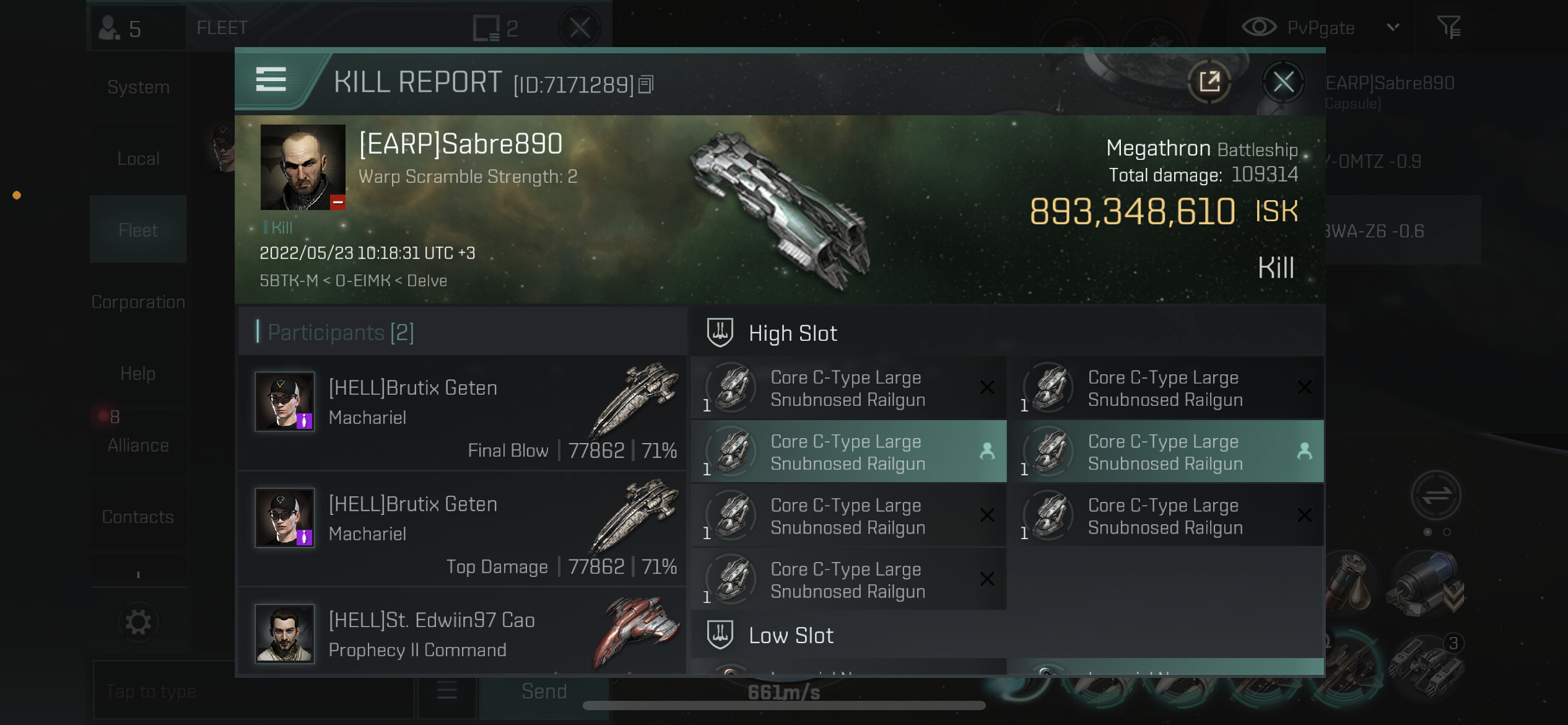The height and width of the screenshot is (725, 1568).
Task: Open the overview filter settings
Action: 1448,27
